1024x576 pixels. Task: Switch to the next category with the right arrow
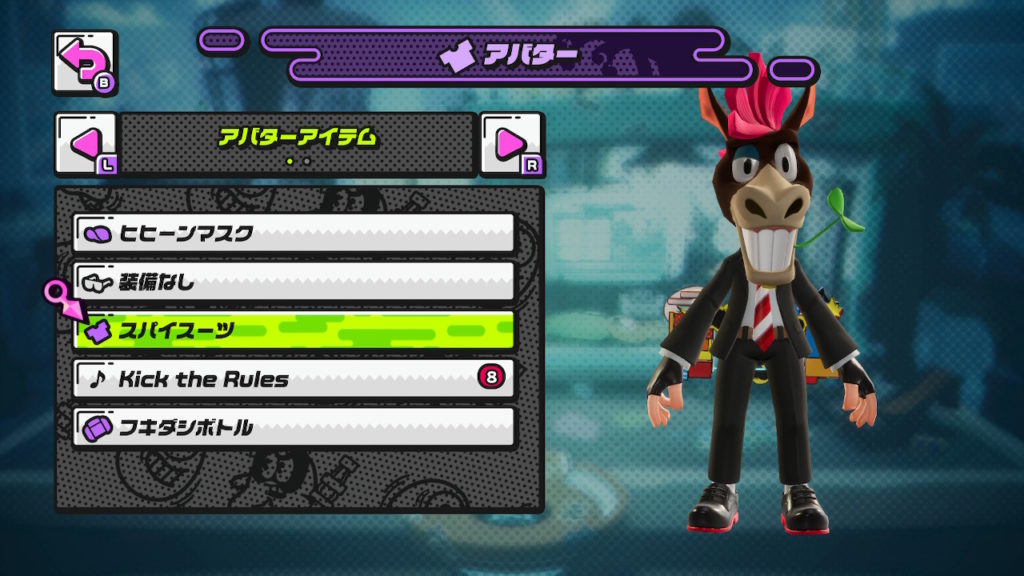(511, 144)
